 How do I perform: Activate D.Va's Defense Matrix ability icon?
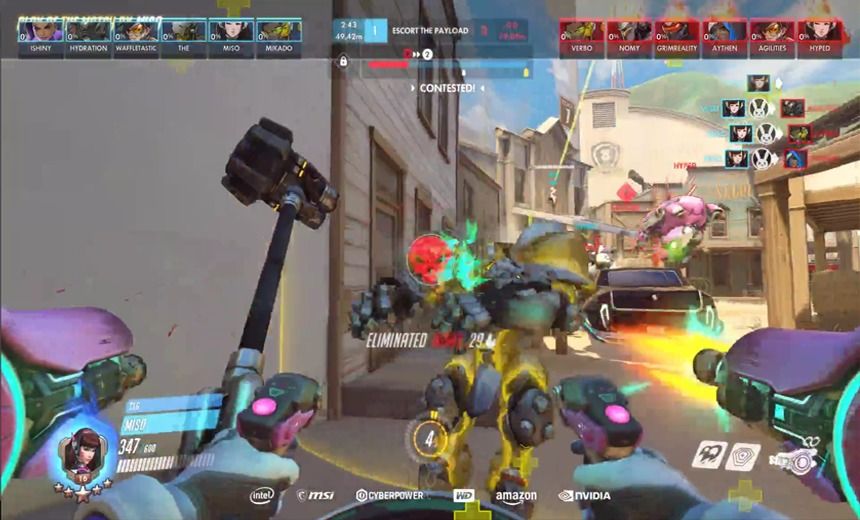pyautogui.click(x=742, y=456)
